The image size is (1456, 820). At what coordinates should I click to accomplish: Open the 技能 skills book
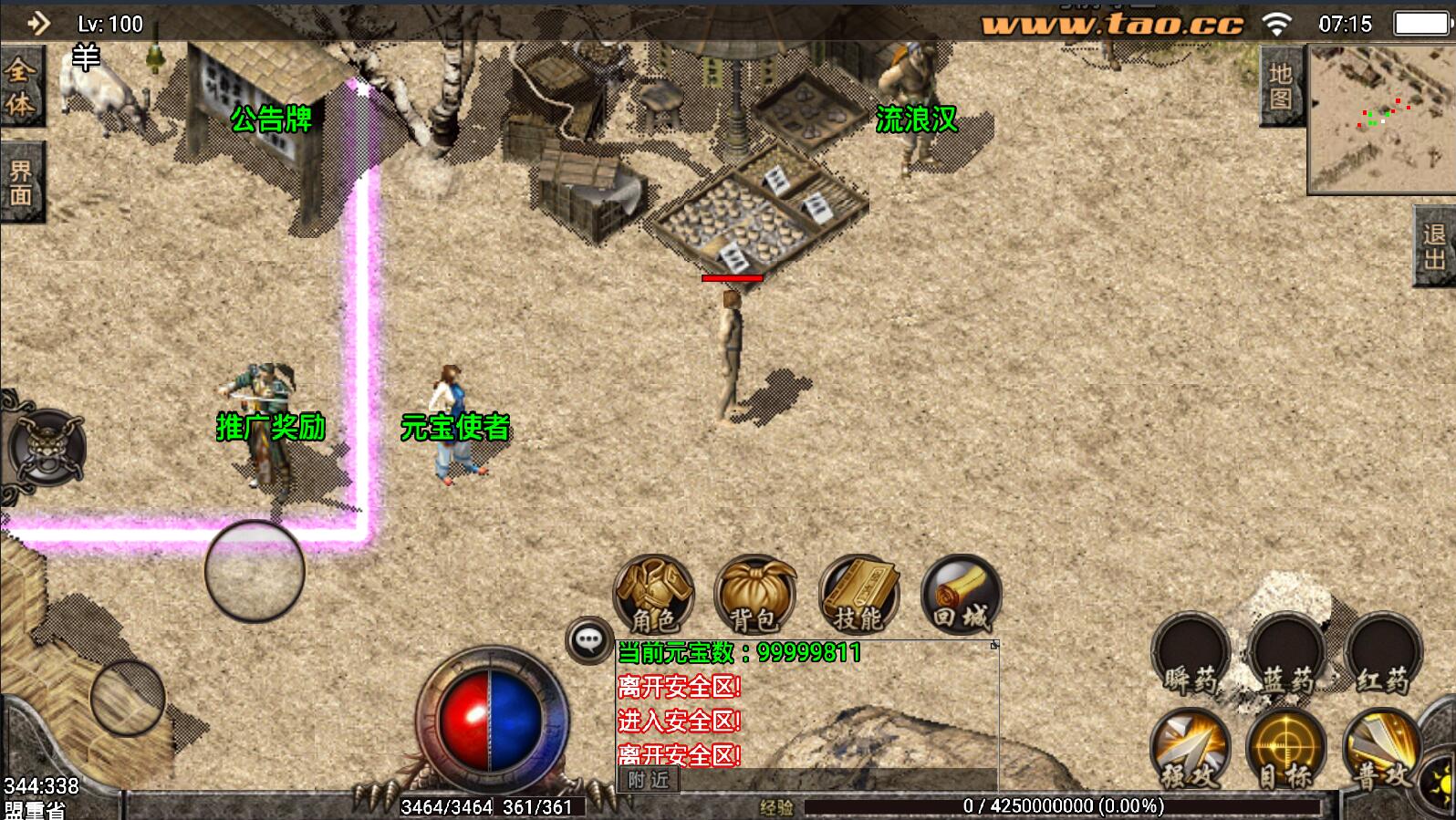pyautogui.click(x=858, y=595)
